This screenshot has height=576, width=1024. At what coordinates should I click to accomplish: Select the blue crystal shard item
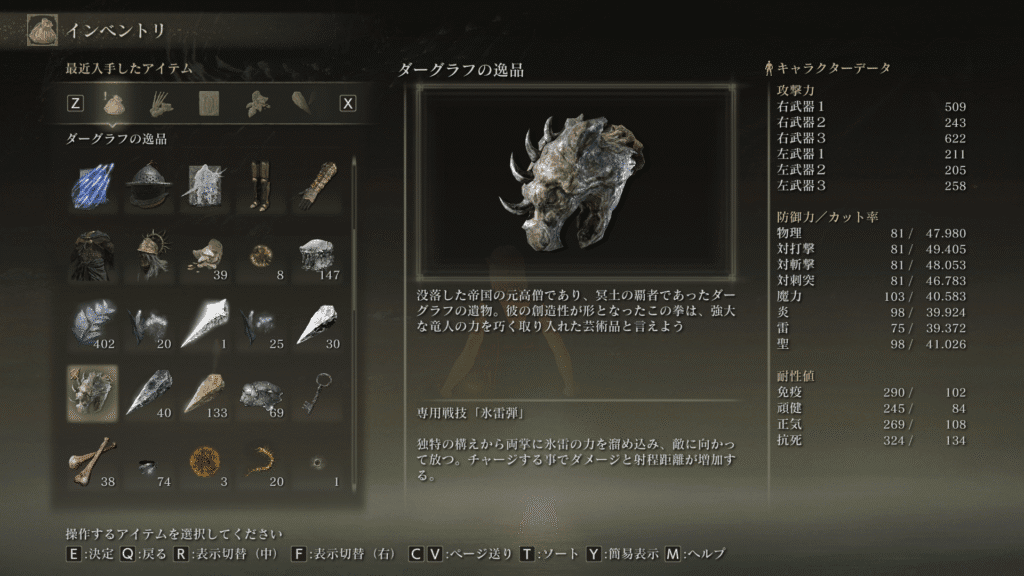coord(92,186)
